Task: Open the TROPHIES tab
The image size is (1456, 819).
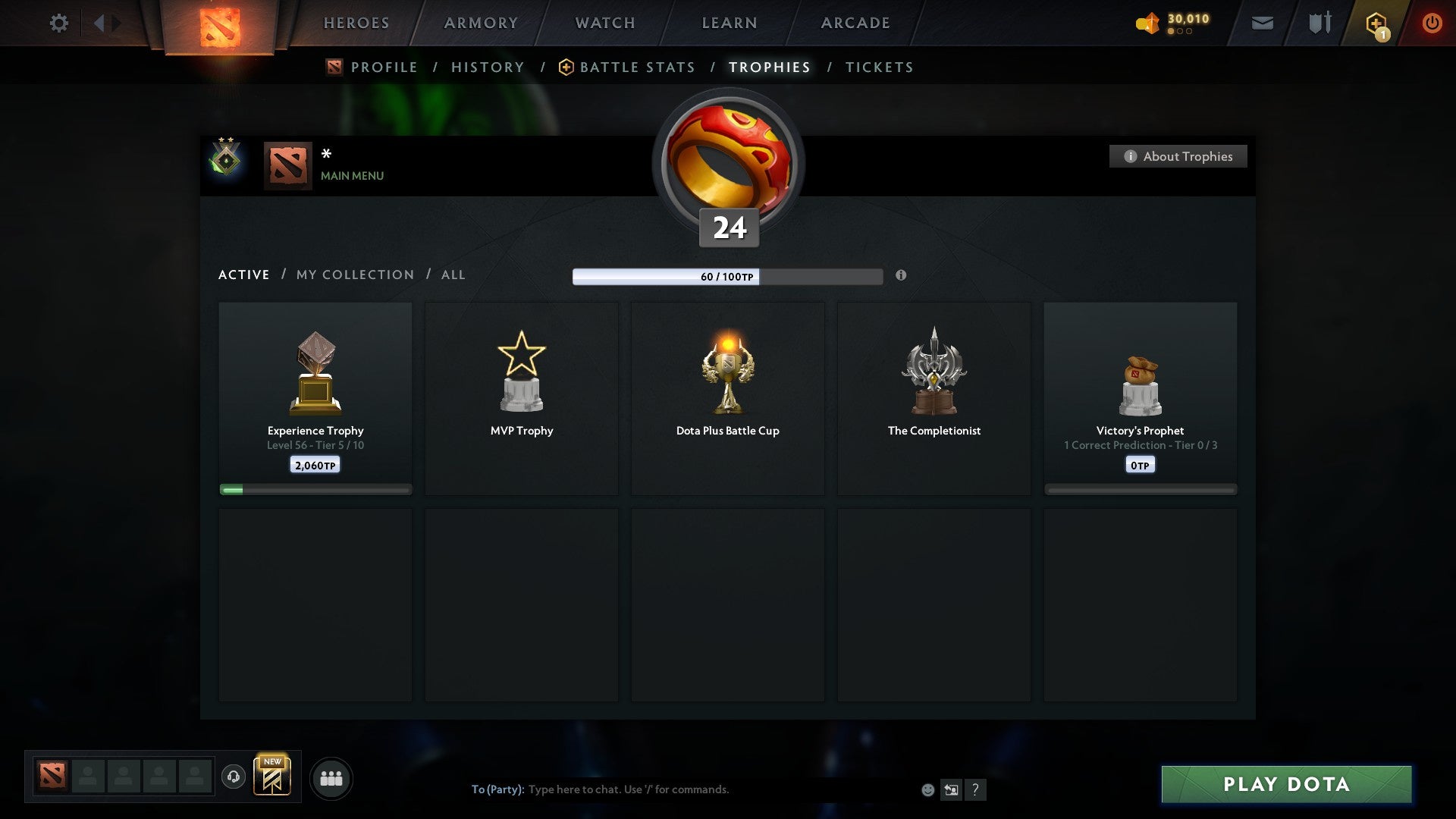Action: coord(769,67)
